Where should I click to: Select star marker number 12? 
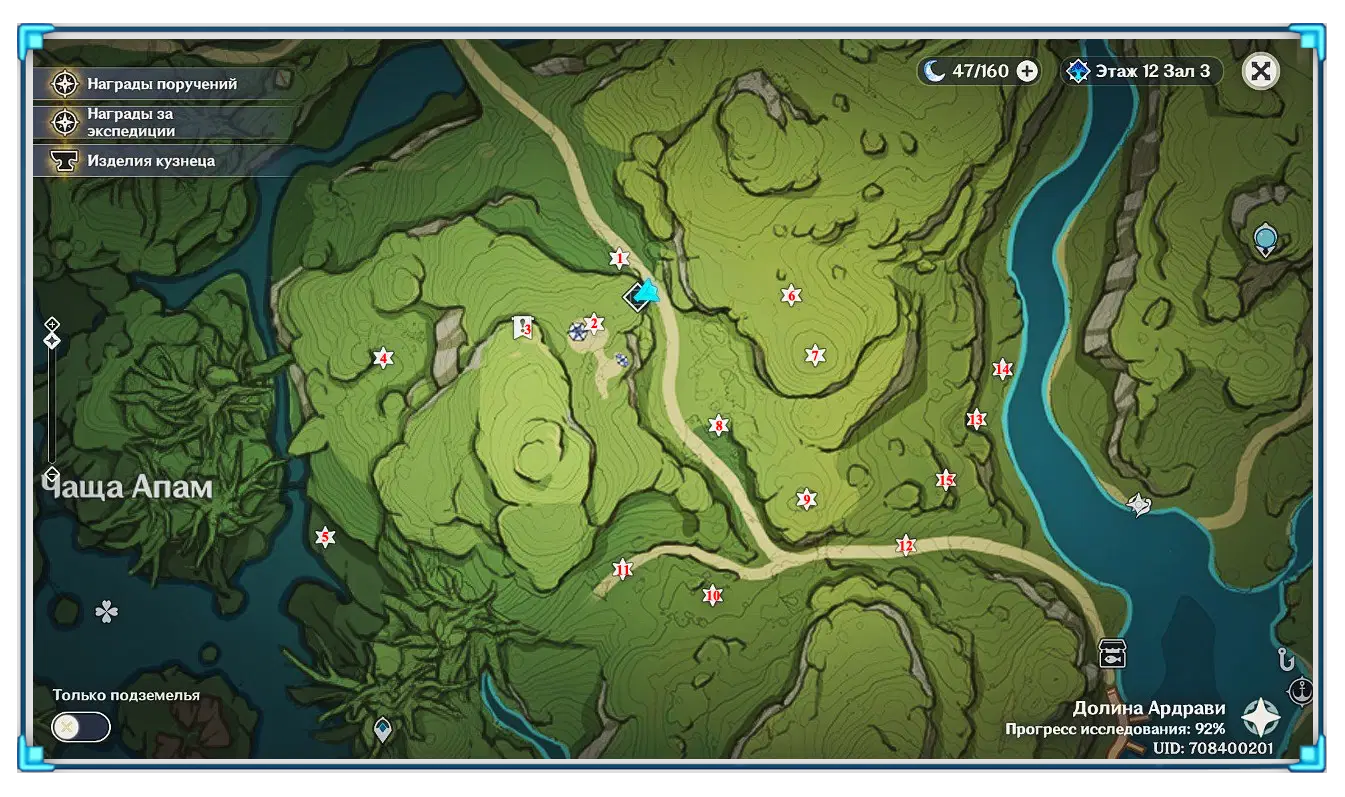(x=906, y=546)
